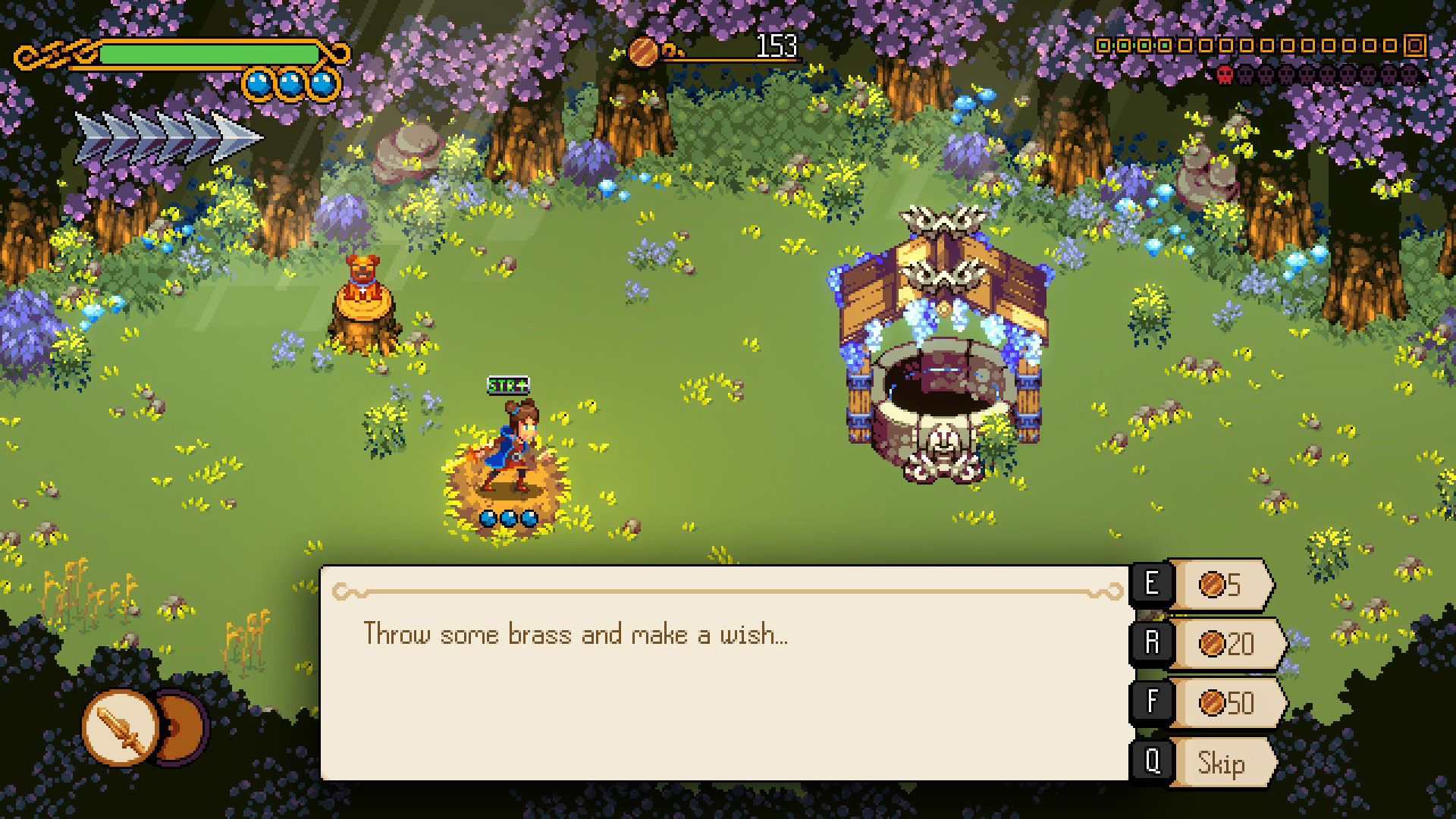Skip making a wish
Viewport: 1456px width, 819px height.
1220,762
